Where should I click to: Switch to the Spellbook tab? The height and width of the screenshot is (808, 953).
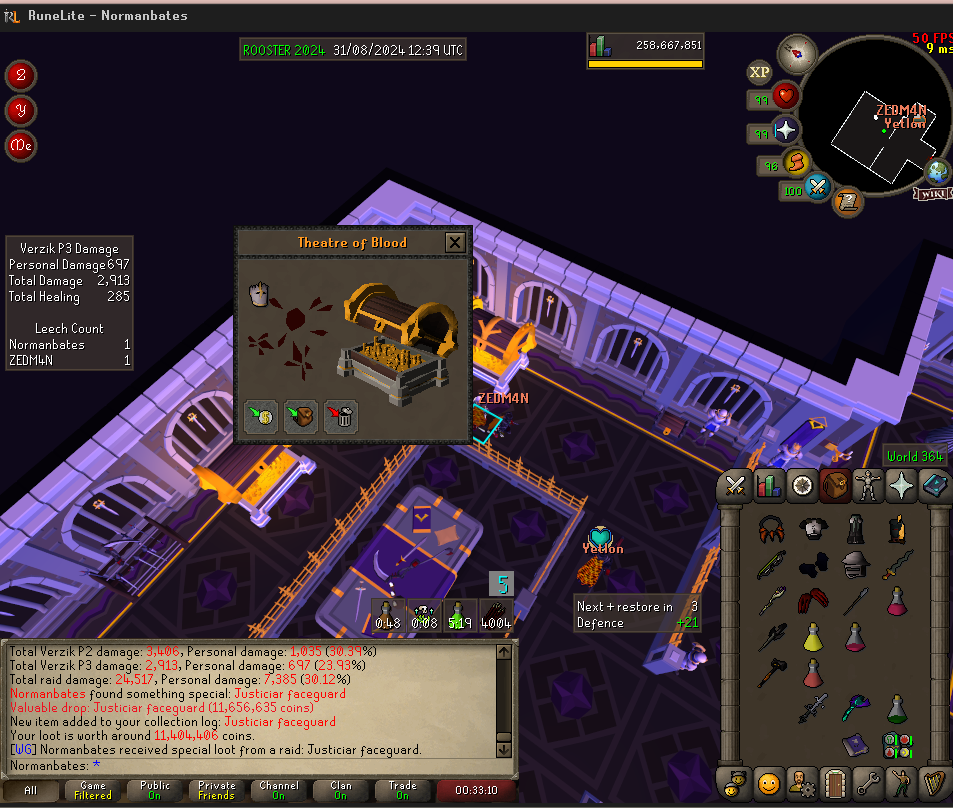(933, 487)
